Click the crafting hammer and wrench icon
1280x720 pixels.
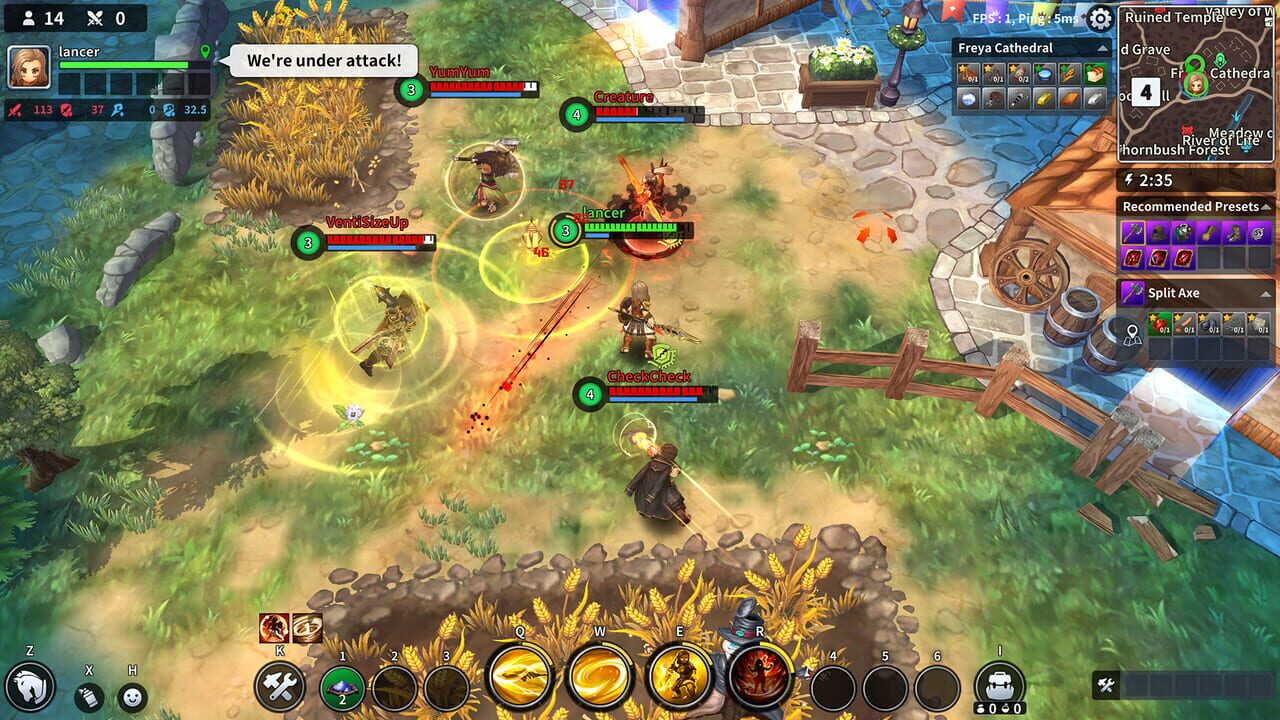coord(283,688)
